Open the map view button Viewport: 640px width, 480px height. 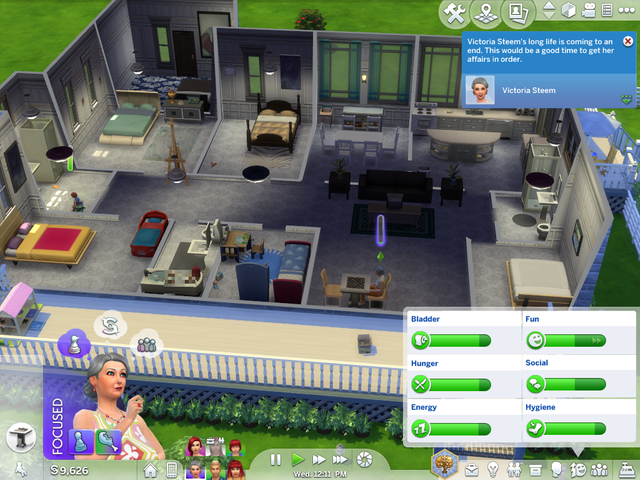tap(488, 12)
